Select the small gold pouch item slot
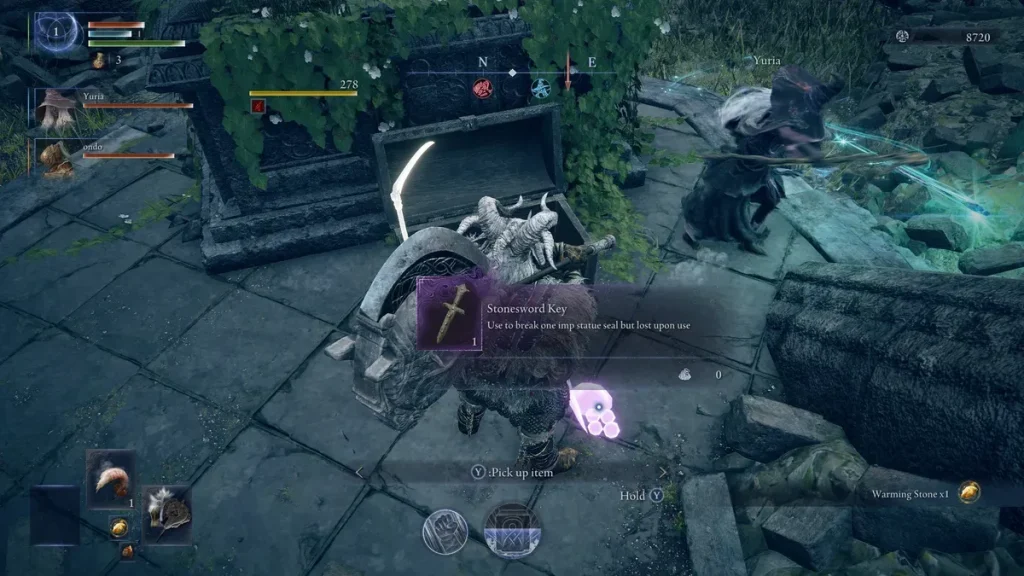1024x576 pixels. pyautogui.click(x=118, y=527)
